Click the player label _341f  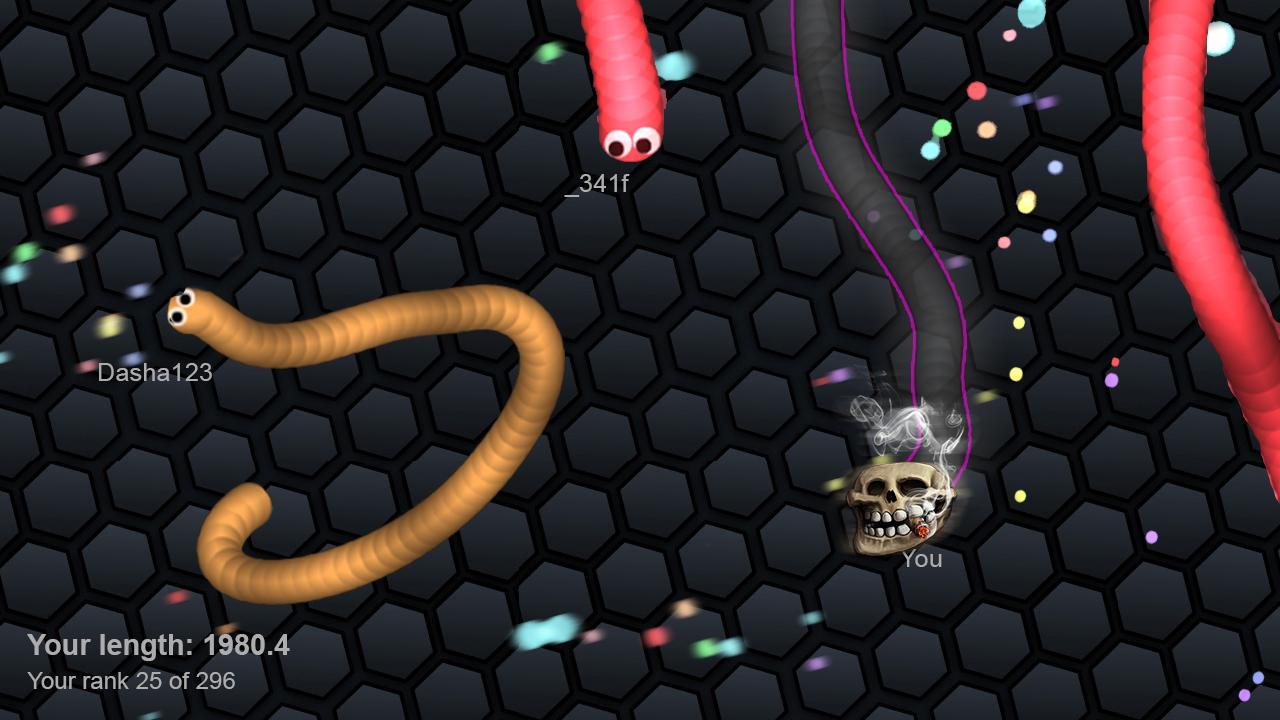601,184
